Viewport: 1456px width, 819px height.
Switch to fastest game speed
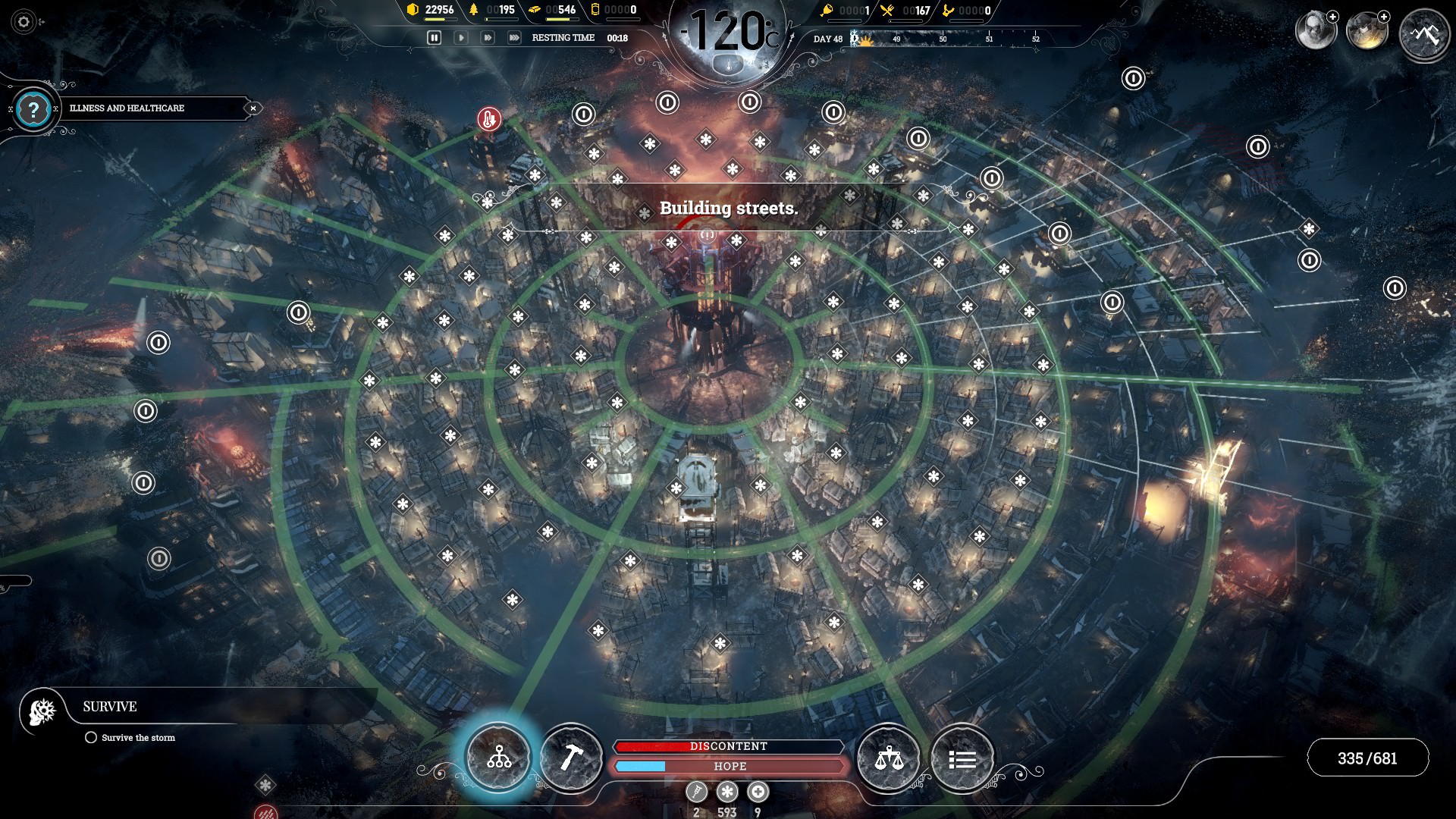514,37
